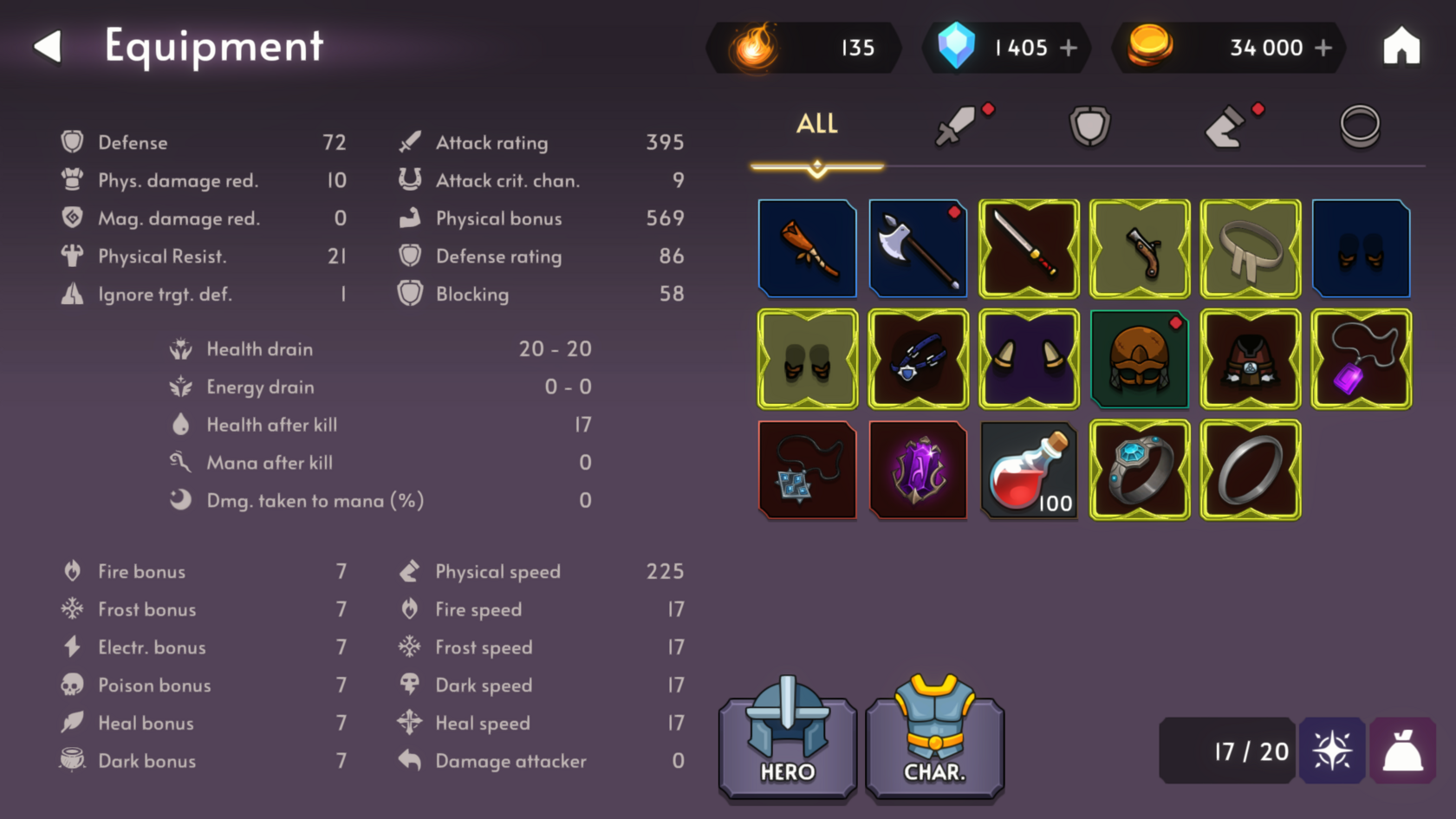
Task: Choose the katana sword slot
Action: pos(1029,249)
